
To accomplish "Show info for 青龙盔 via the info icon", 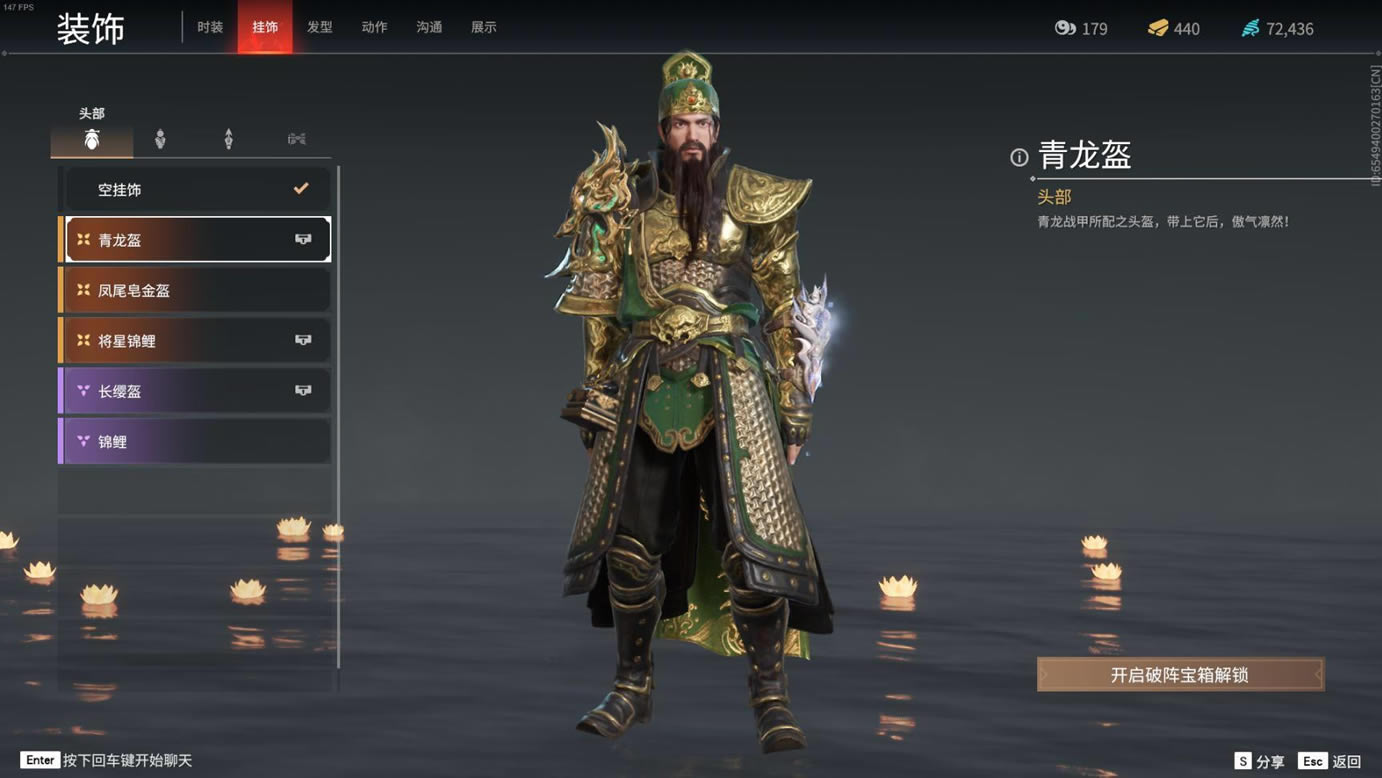I will click(1019, 157).
